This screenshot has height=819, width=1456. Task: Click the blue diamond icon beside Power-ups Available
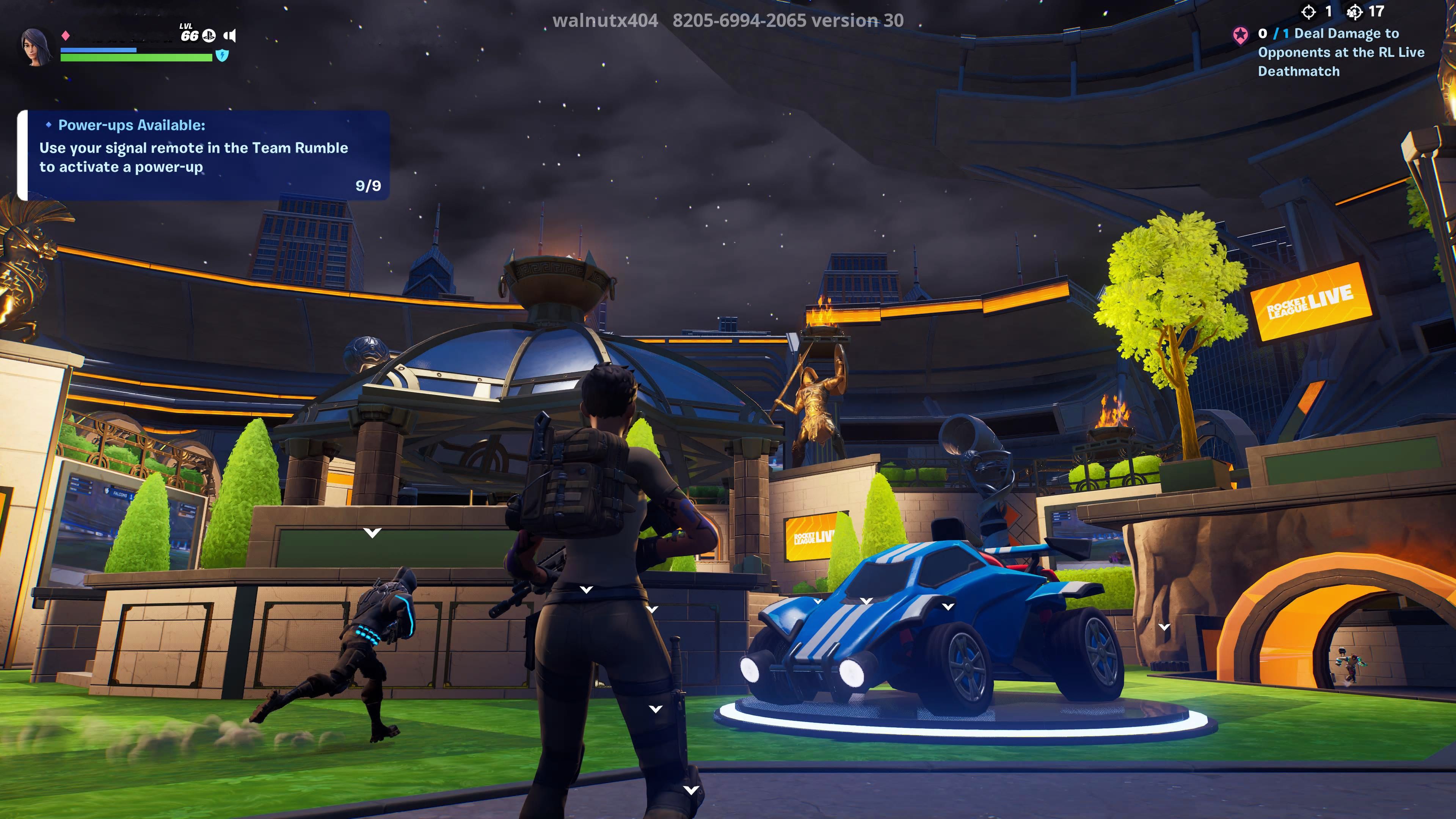49,126
